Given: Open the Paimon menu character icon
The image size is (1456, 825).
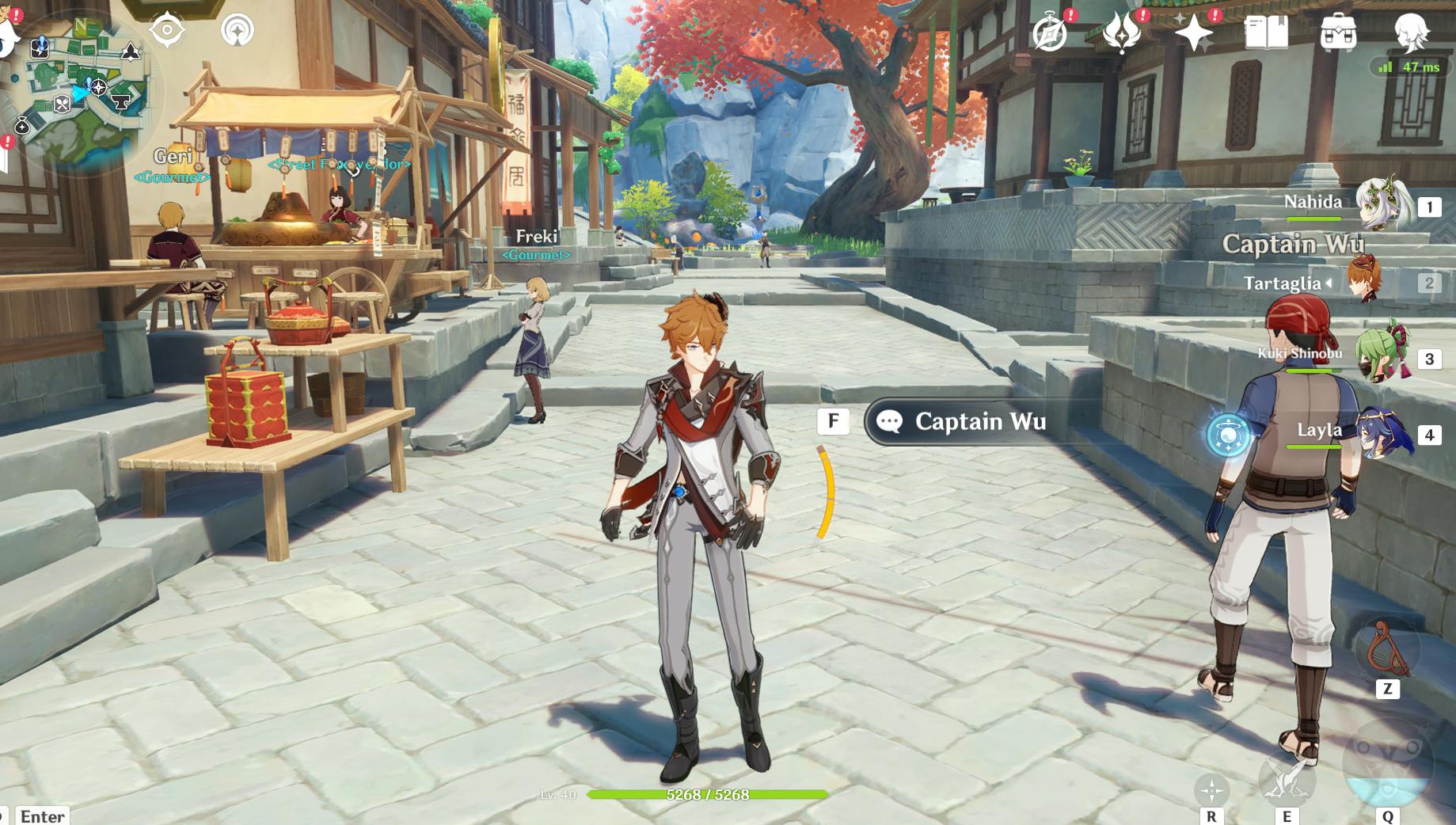Looking at the screenshot, I should (x=1410, y=33).
